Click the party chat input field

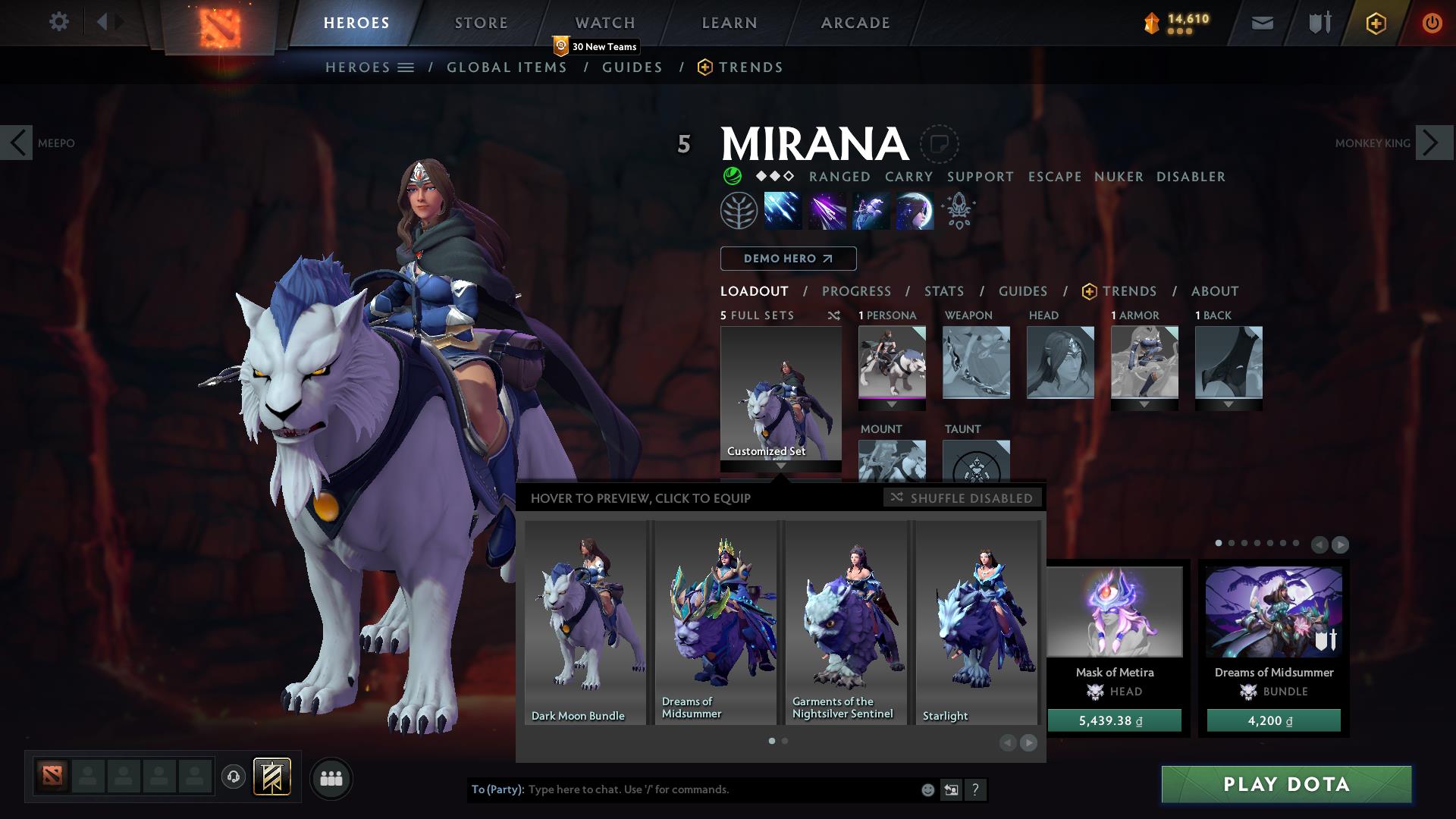pos(720,789)
